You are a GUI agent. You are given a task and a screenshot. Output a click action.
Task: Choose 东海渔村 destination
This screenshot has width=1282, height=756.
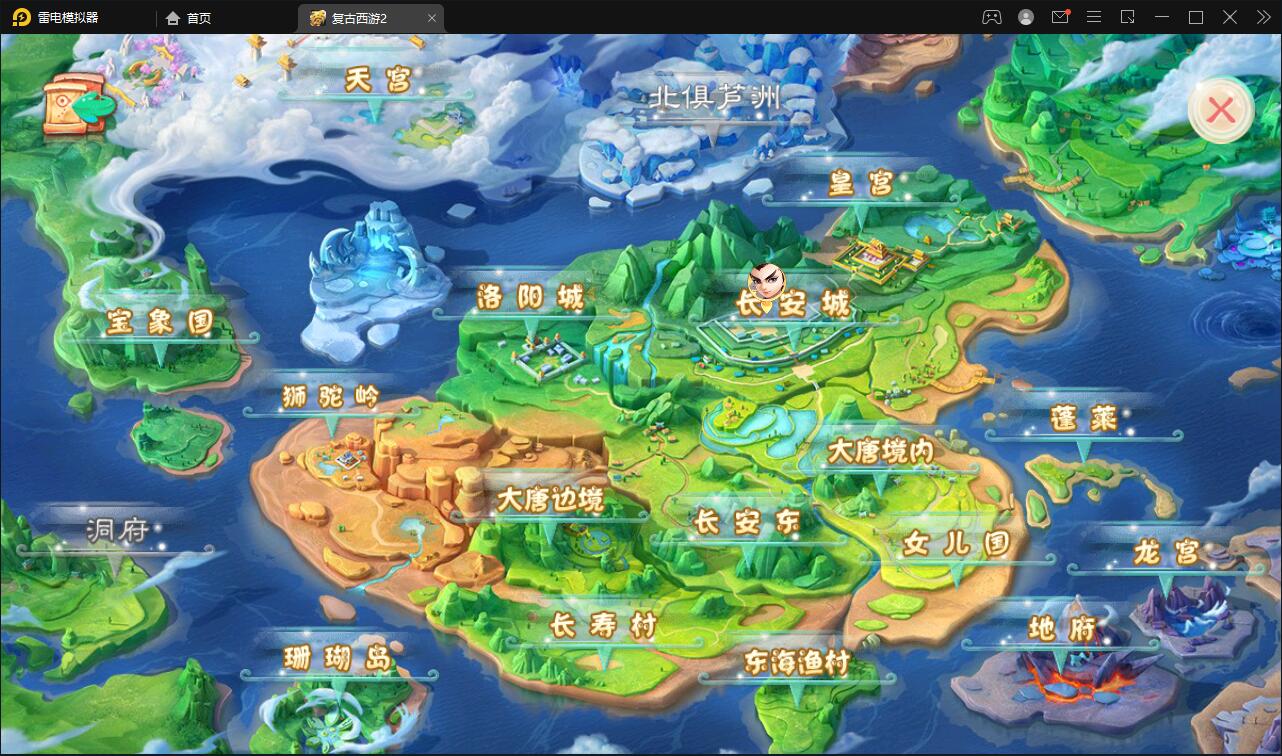[x=796, y=662]
